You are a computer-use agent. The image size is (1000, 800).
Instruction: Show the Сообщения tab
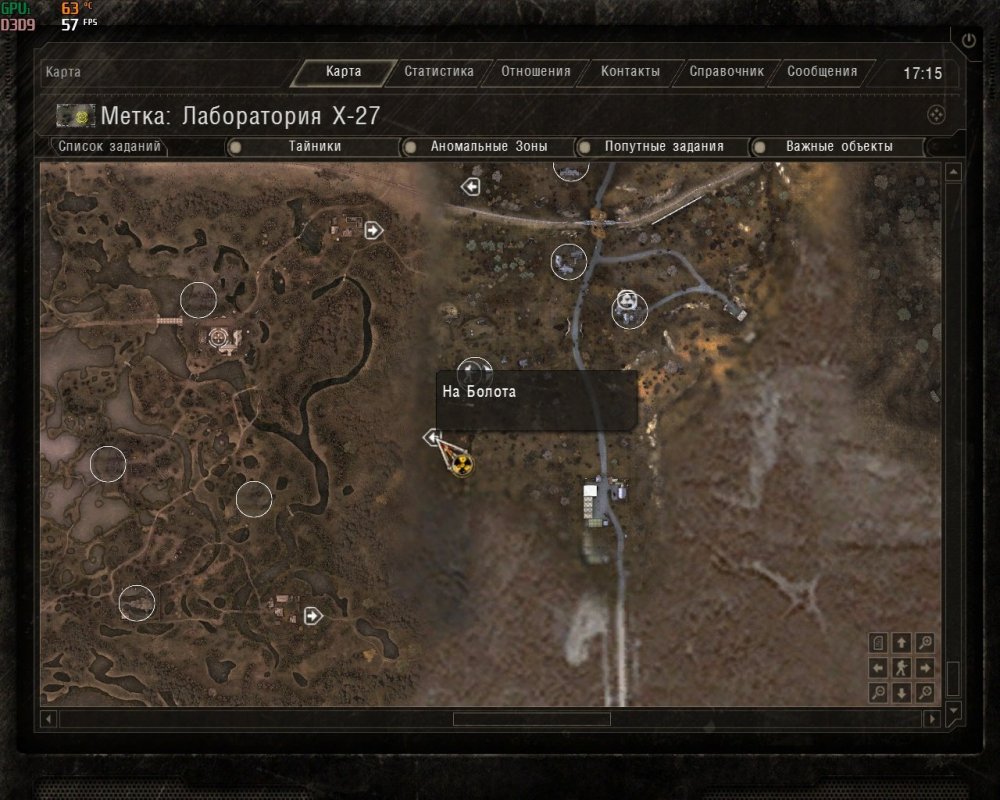coord(821,72)
